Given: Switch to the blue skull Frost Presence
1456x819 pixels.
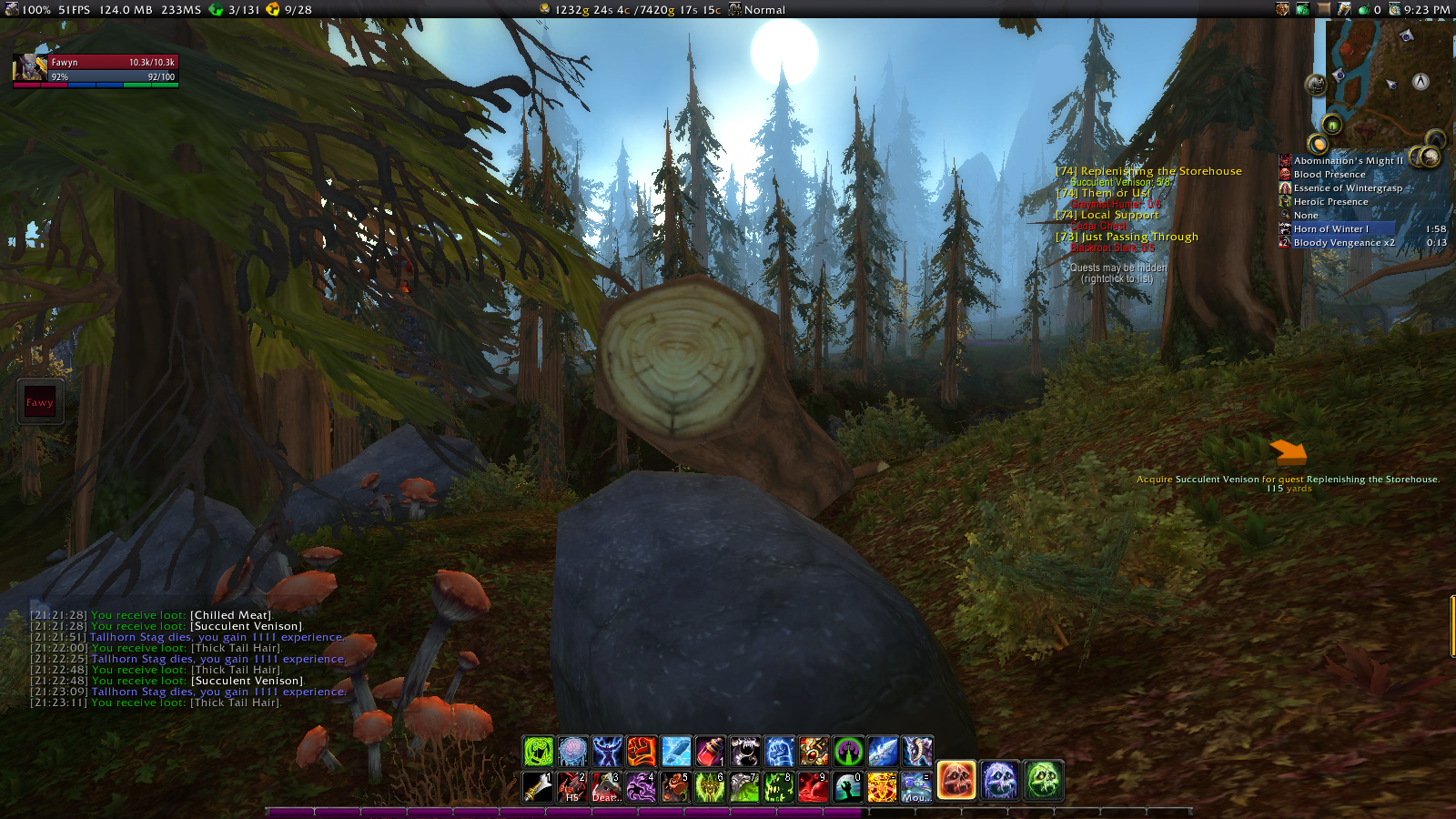Looking at the screenshot, I should 999,781.
